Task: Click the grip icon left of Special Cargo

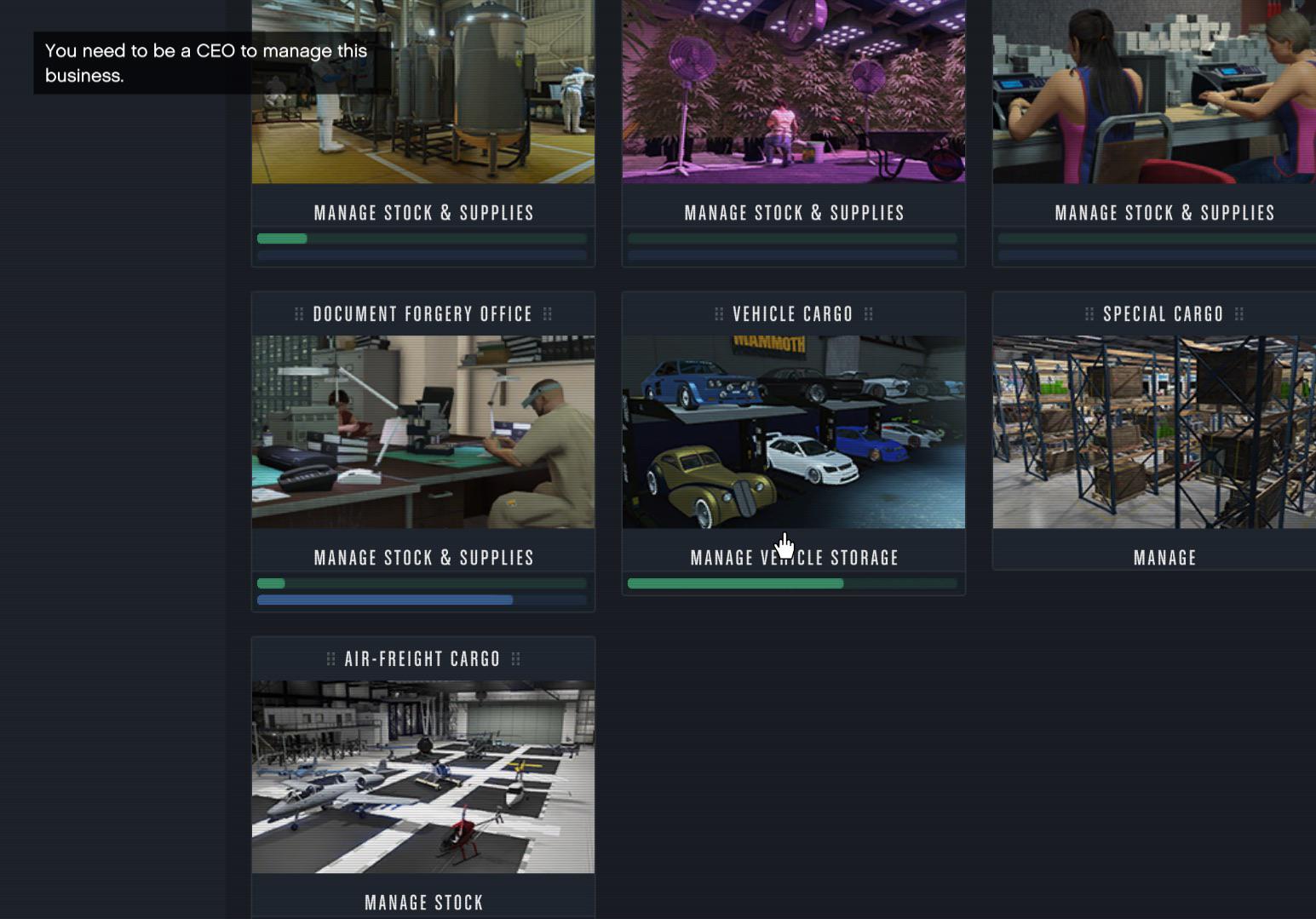Action: pyautogui.click(x=1089, y=313)
